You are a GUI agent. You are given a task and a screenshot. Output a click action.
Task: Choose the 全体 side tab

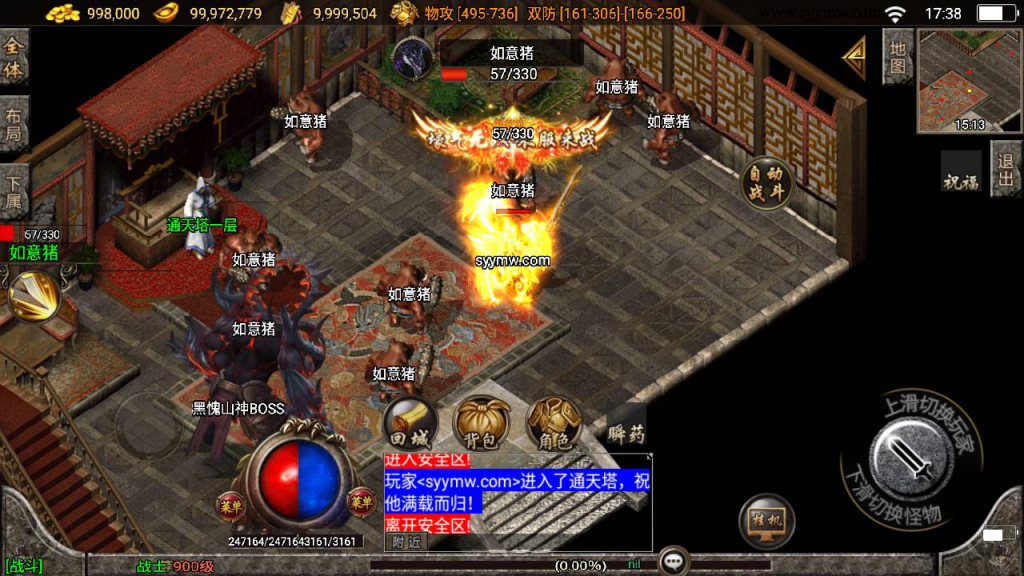(13, 58)
